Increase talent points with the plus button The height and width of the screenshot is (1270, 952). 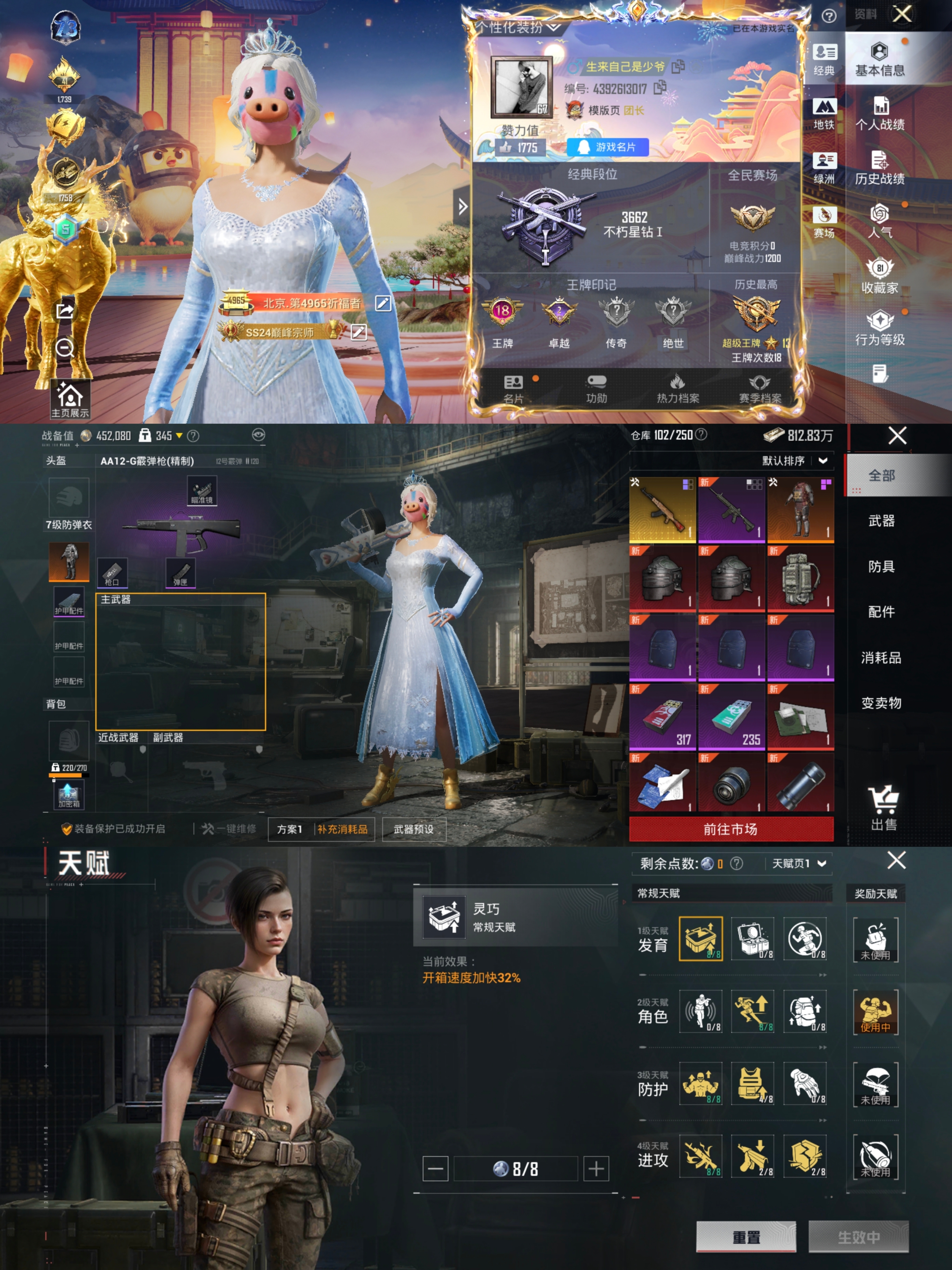click(x=596, y=1168)
